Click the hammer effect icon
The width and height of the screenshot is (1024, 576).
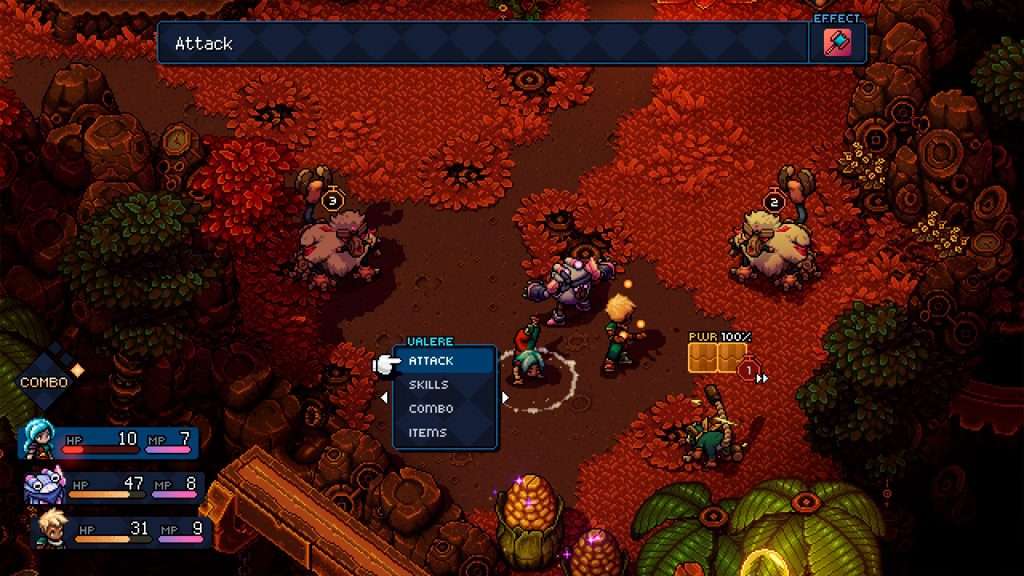pos(837,42)
